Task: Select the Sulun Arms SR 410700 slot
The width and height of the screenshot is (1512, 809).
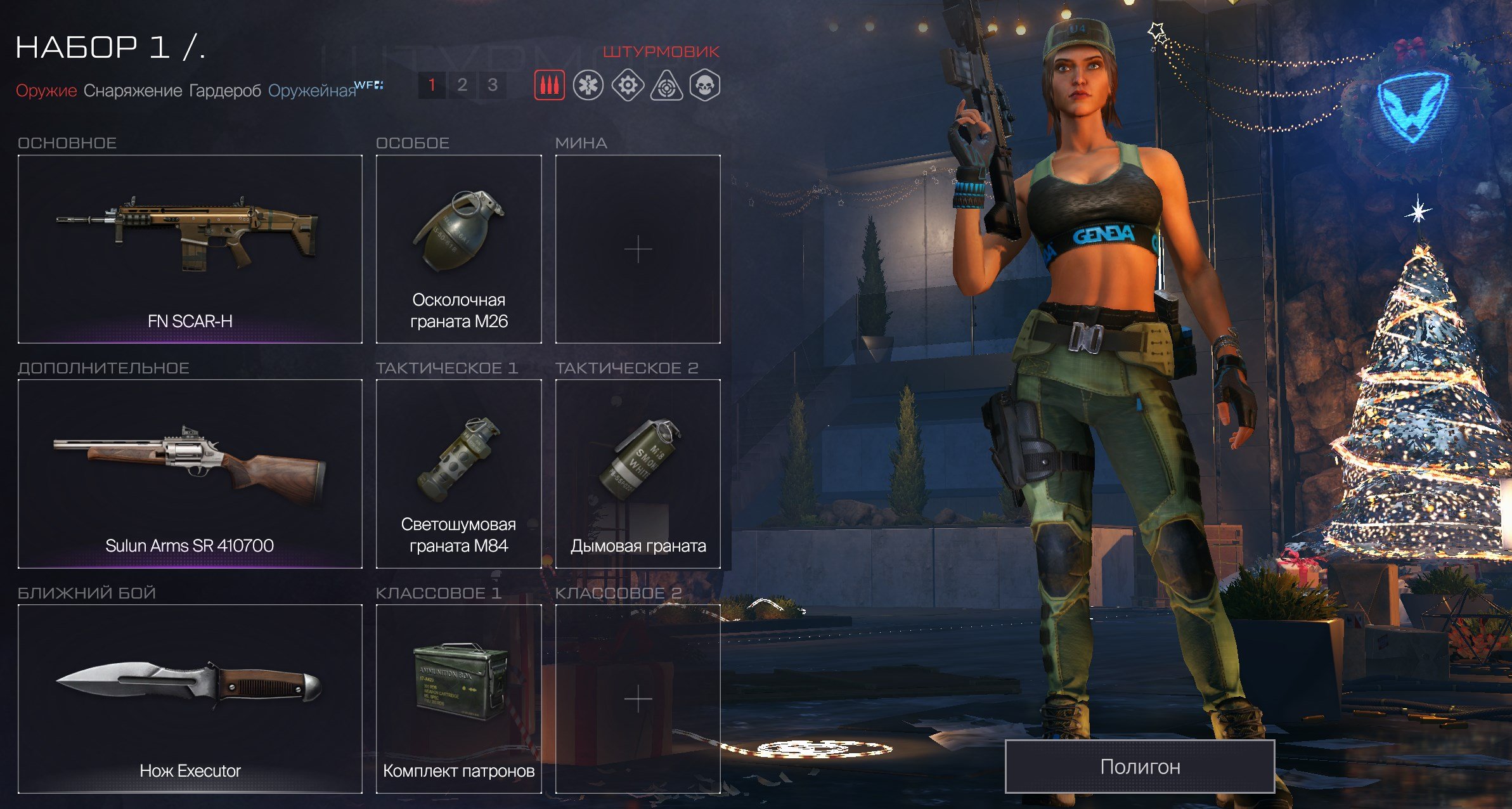Action: point(190,474)
